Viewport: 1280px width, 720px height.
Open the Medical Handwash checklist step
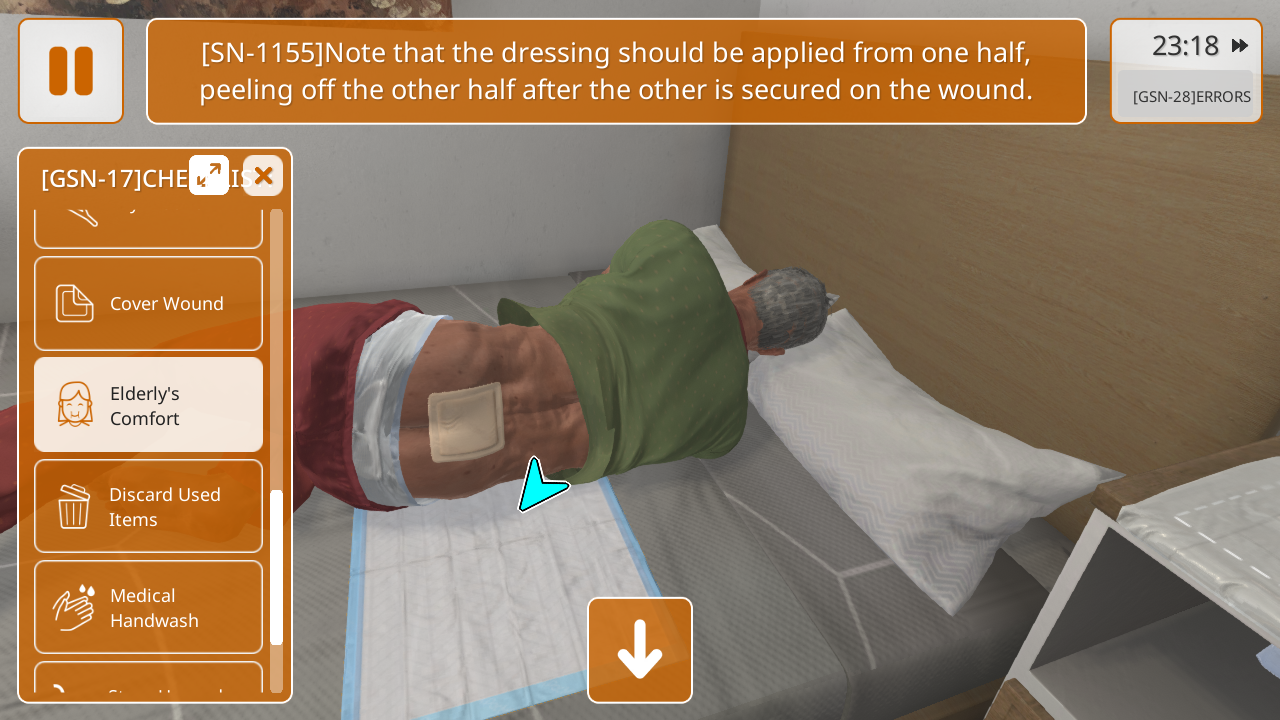pyautogui.click(x=149, y=607)
